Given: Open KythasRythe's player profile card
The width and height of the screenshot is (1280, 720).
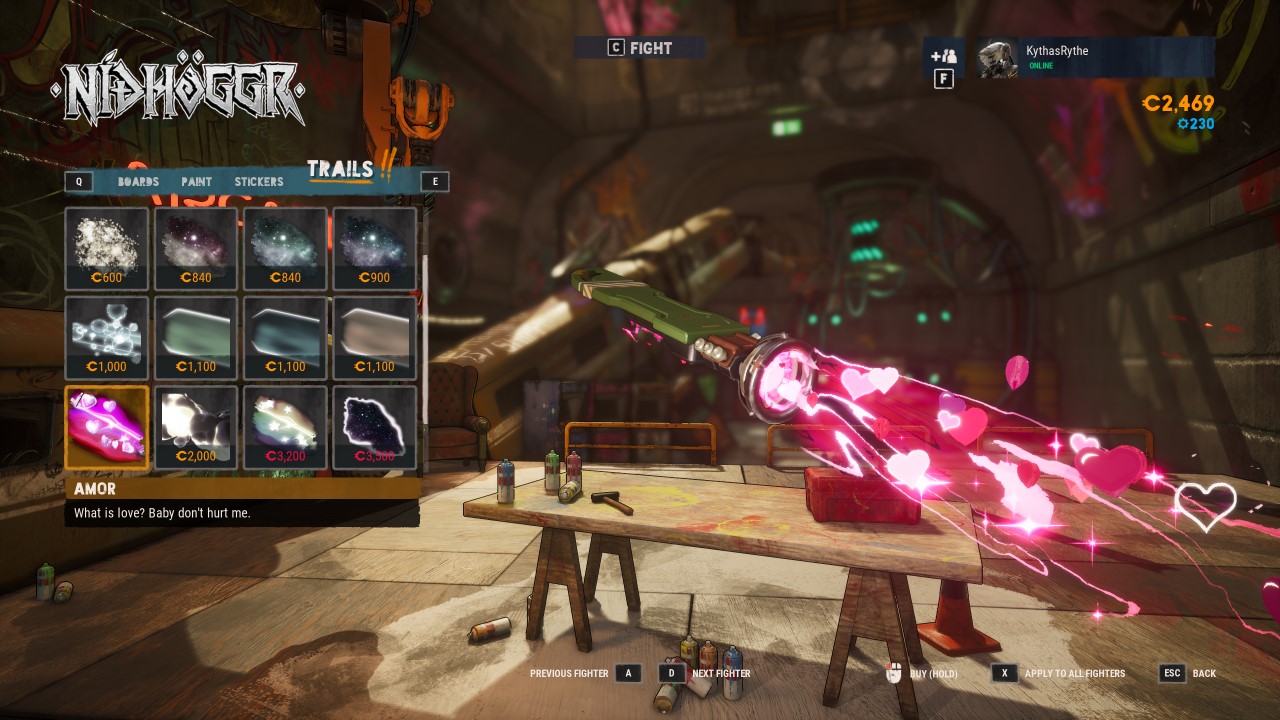Looking at the screenshot, I should [x=1095, y=58].
